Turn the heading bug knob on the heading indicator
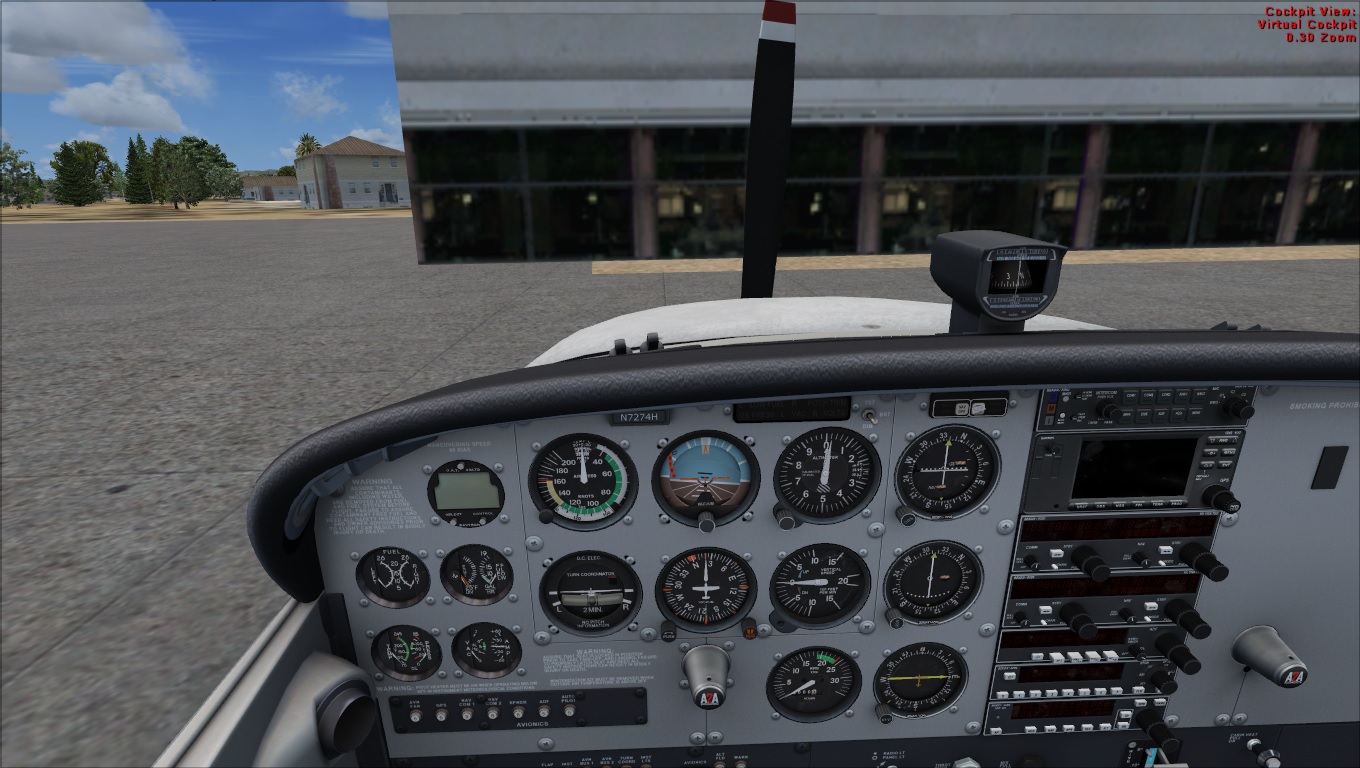Viewport: 1360px width, 768px height. pyautogui.click(x=748, y=628)
